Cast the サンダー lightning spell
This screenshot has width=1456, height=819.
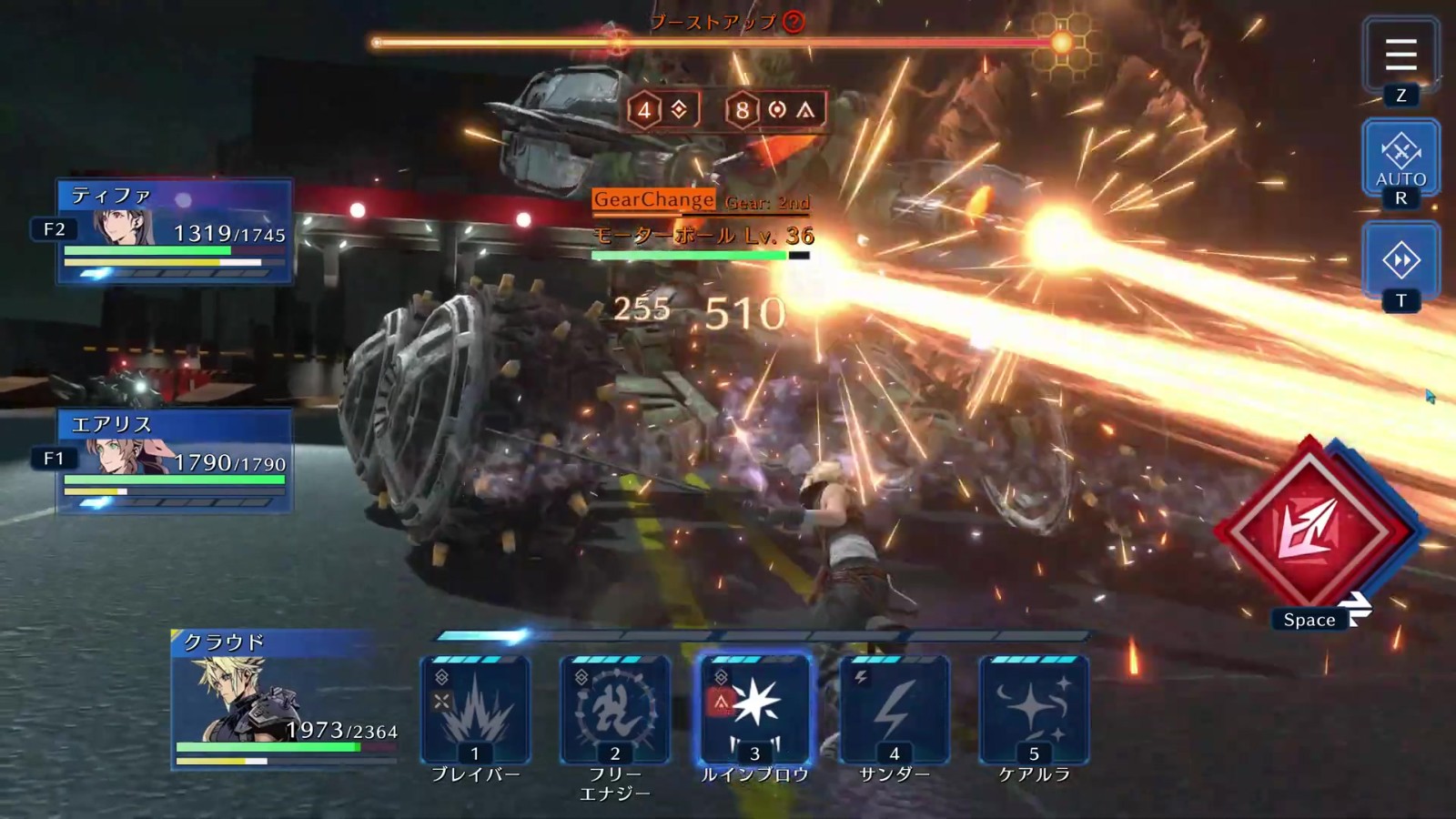[895, 712]
